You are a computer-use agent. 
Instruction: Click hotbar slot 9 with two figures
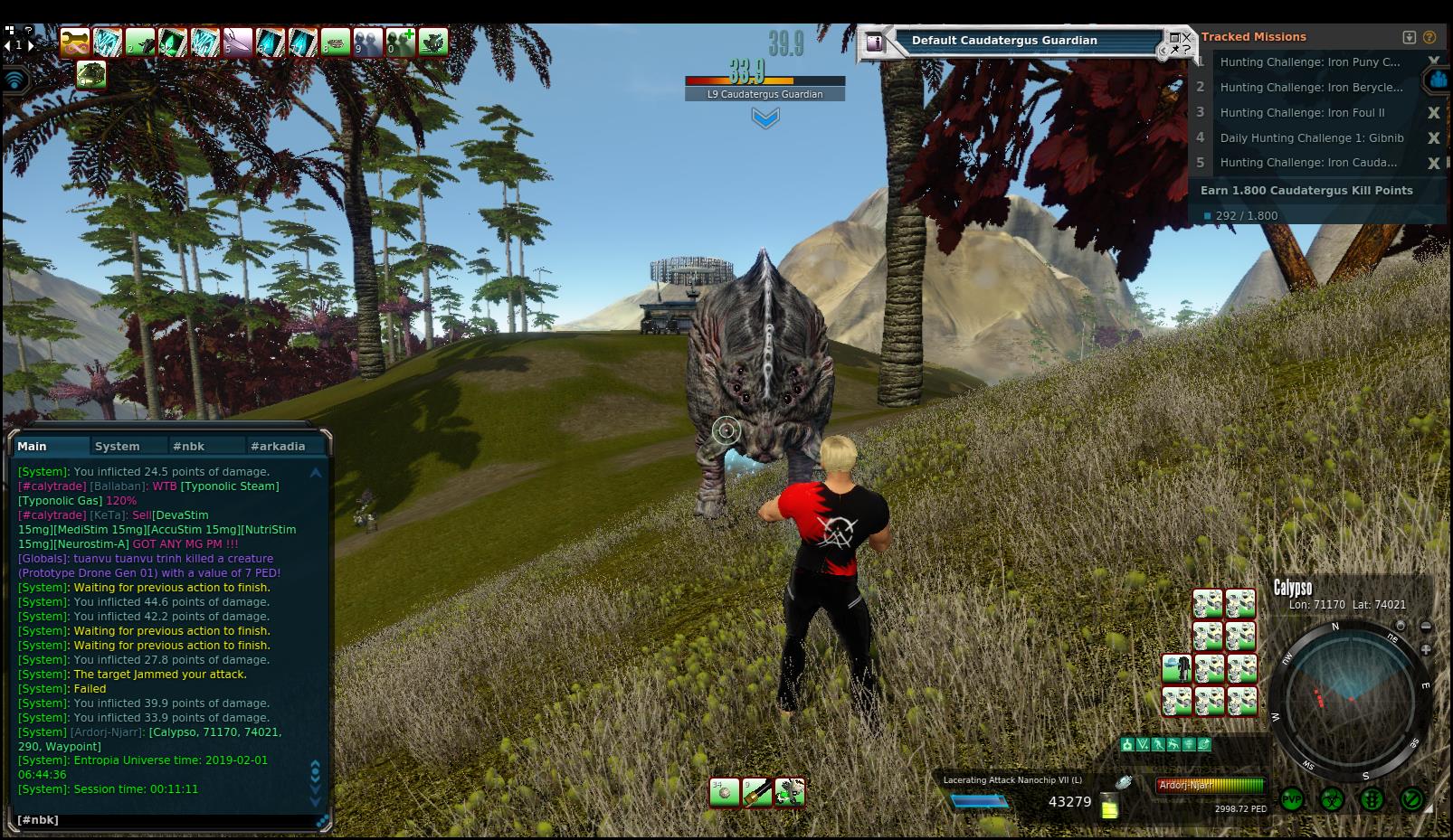tap(368, 42)
